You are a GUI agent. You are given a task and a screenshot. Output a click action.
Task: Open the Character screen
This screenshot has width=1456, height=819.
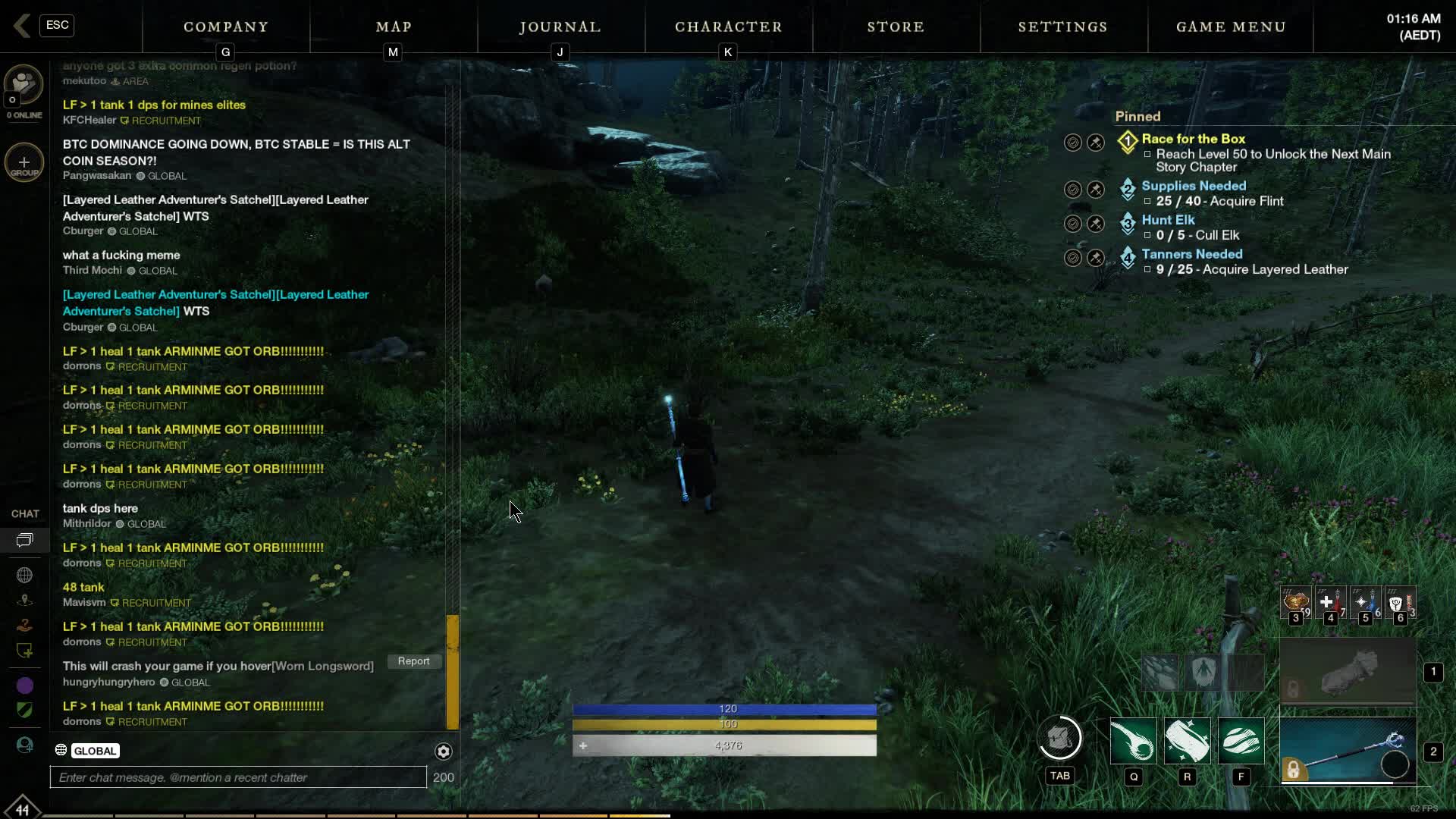pyautogui.click(x=728, y=27)
